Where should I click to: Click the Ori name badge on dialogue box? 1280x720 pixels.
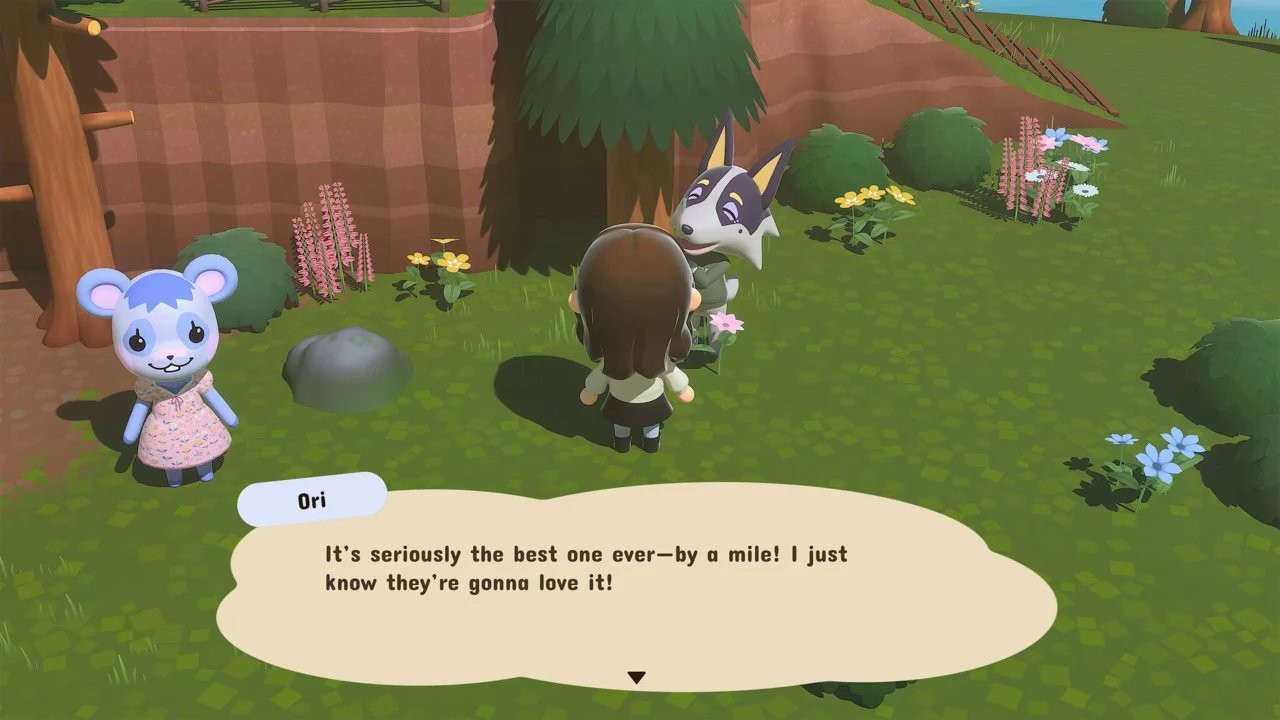(x=311, y=499)
